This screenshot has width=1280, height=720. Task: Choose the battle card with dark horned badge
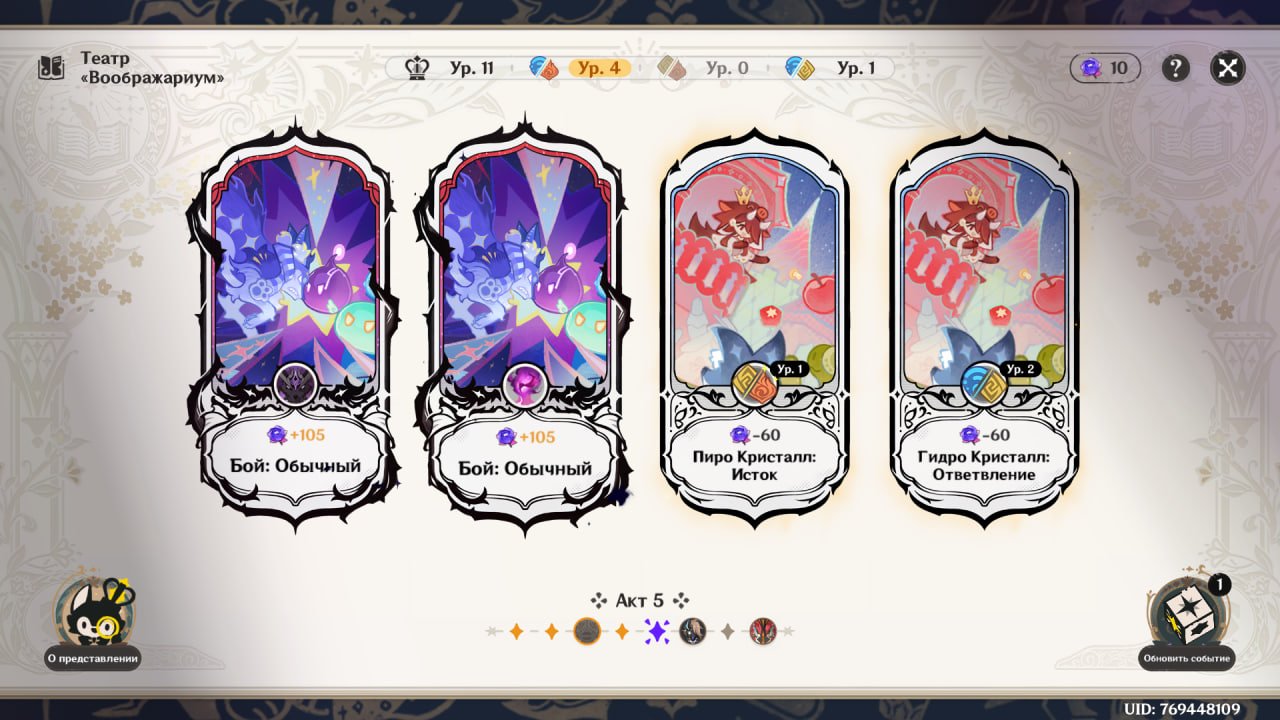pos(296,320)
